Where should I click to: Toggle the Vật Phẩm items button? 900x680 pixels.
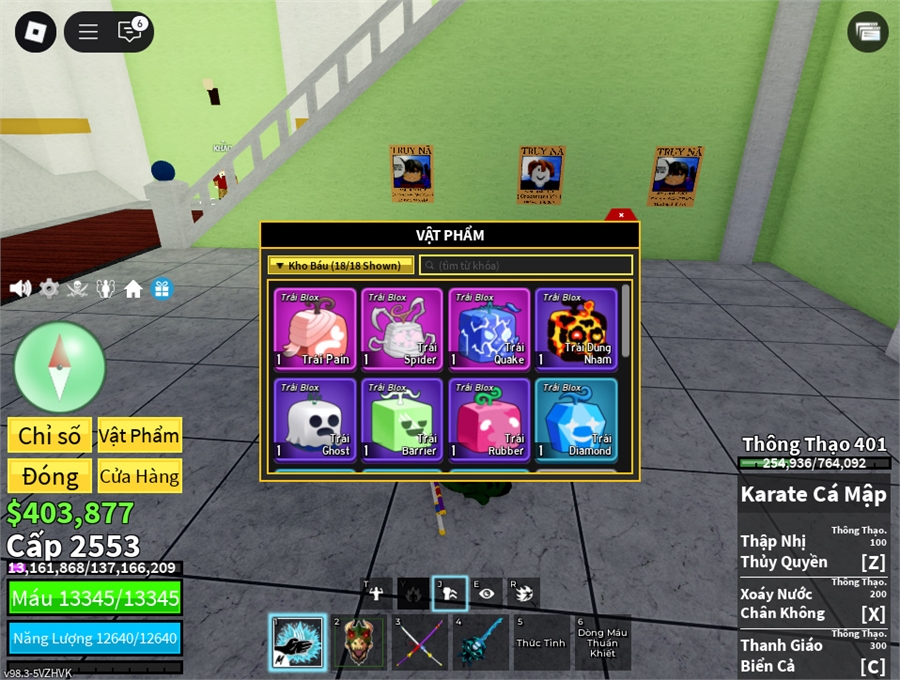(x=139, y=435)
